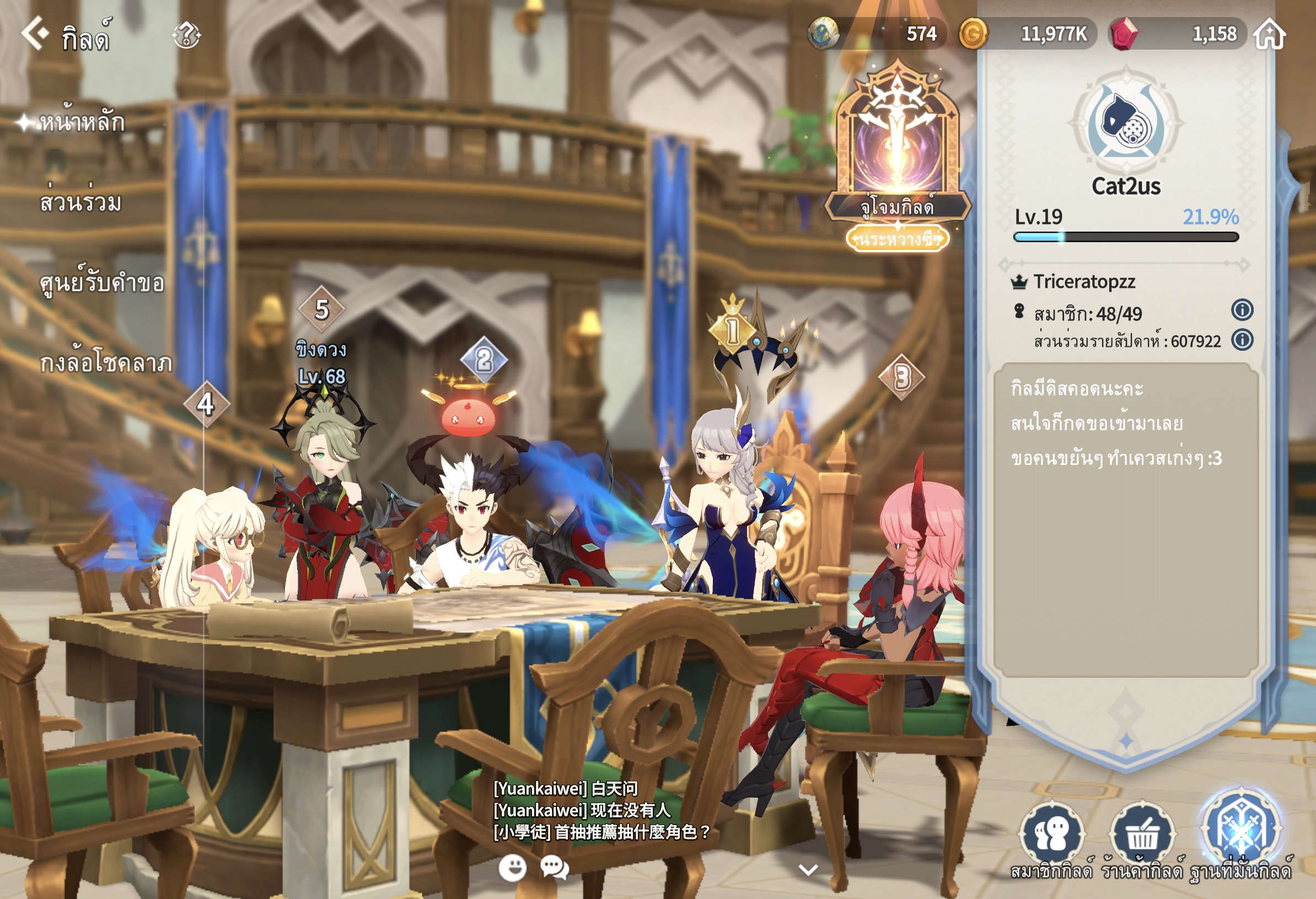This screenshot has width=1316, height=899.
Task: Collapse the chat with the down chevron
Action: (x=808, y=869)
